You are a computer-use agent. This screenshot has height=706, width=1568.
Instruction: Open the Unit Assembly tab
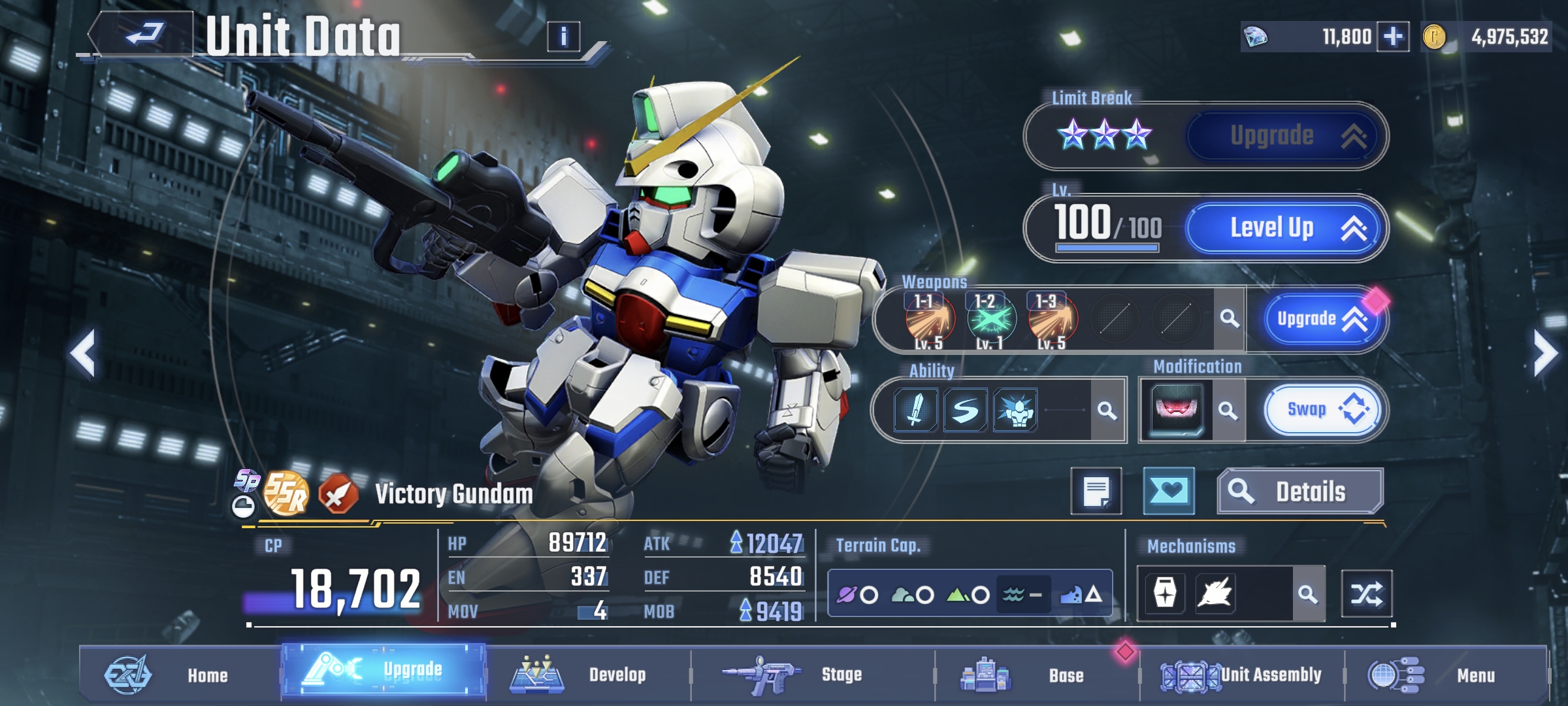coord(1241,675)
